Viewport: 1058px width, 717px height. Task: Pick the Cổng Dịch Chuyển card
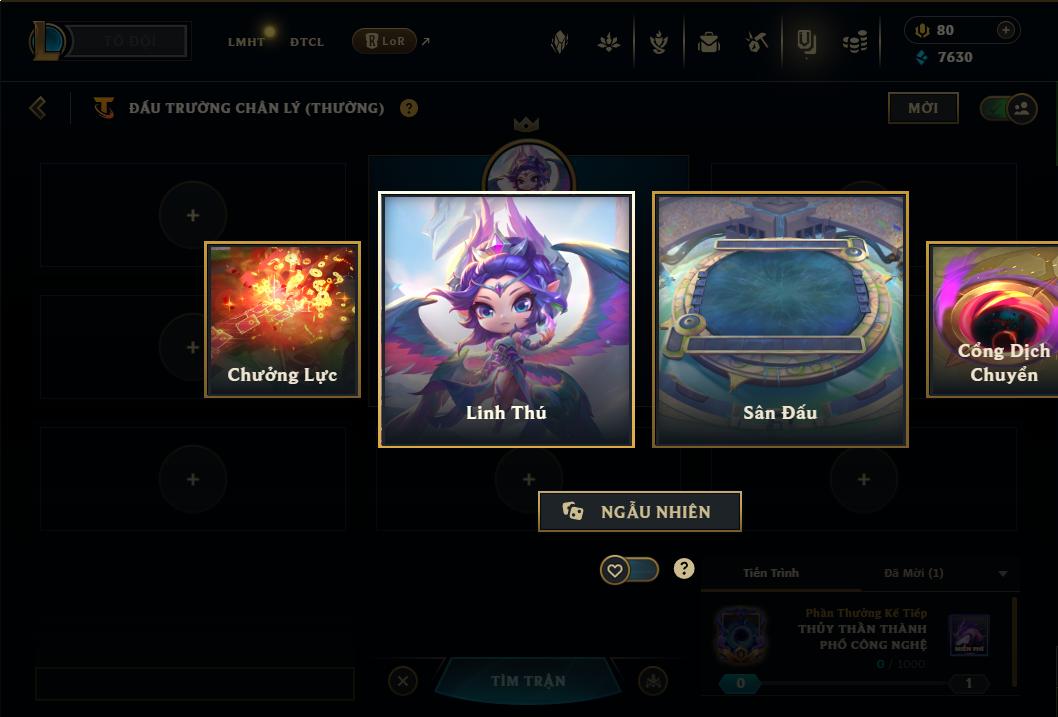click(x=994, y=320)
